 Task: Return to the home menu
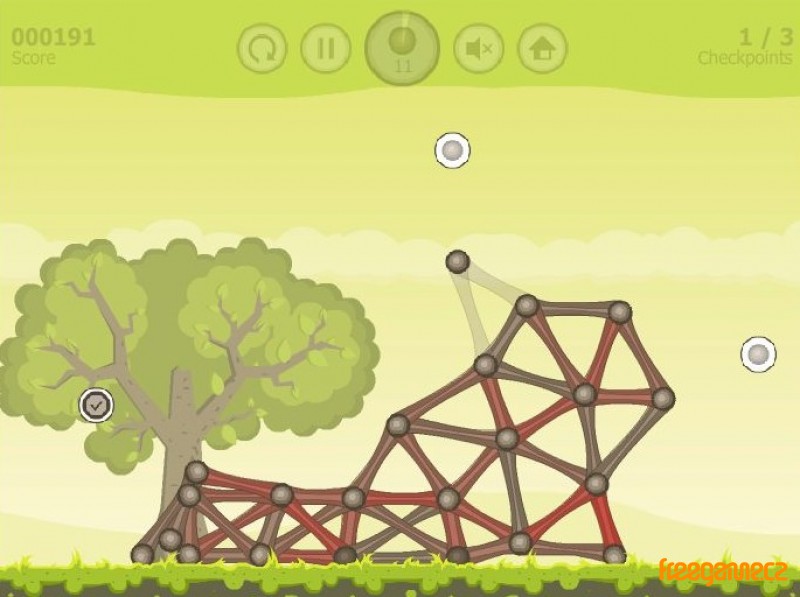pyautogui.click(x=542, y=48)
